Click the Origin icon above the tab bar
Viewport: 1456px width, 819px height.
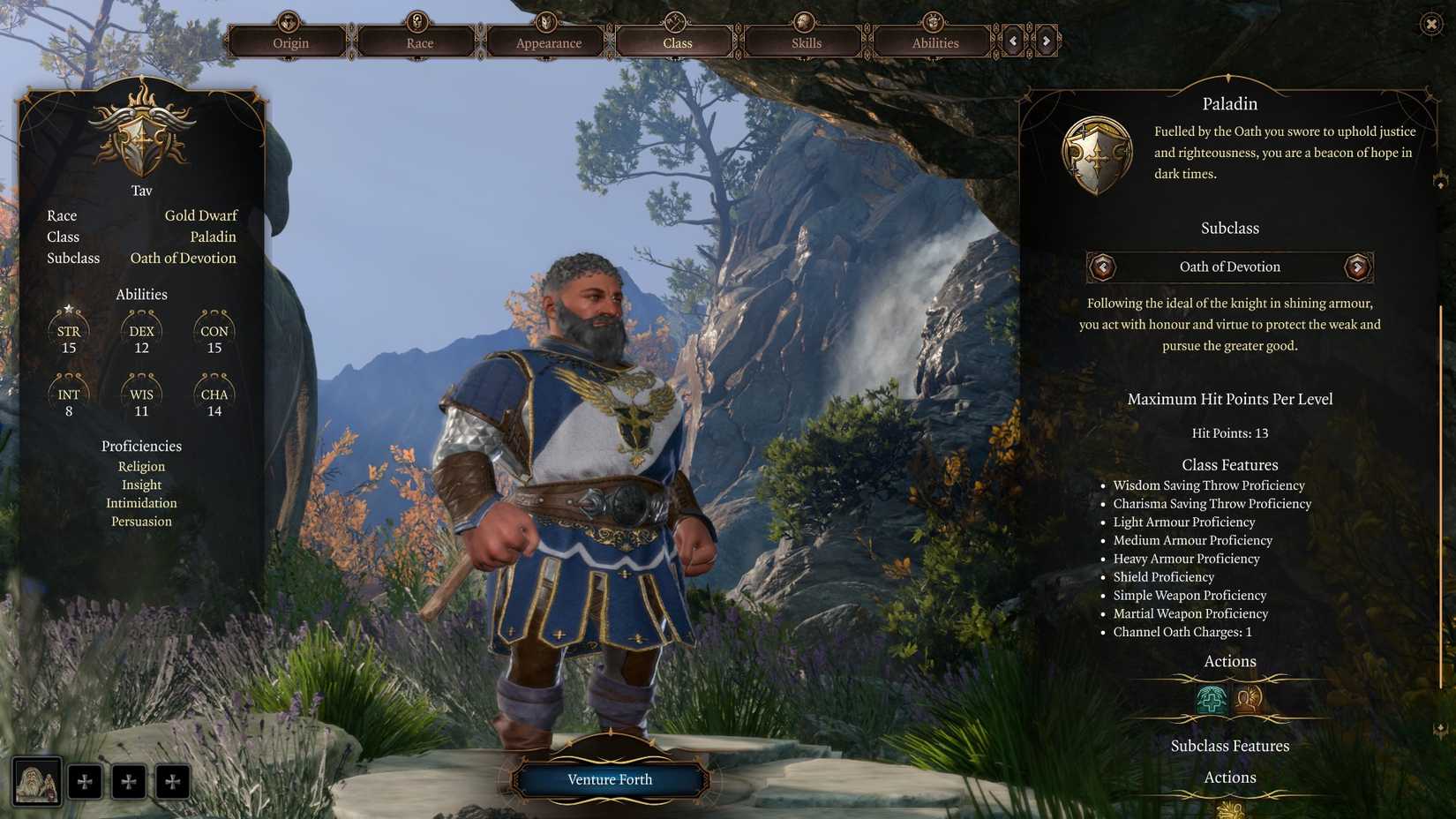pyautogui.click(x=289, y=22)
